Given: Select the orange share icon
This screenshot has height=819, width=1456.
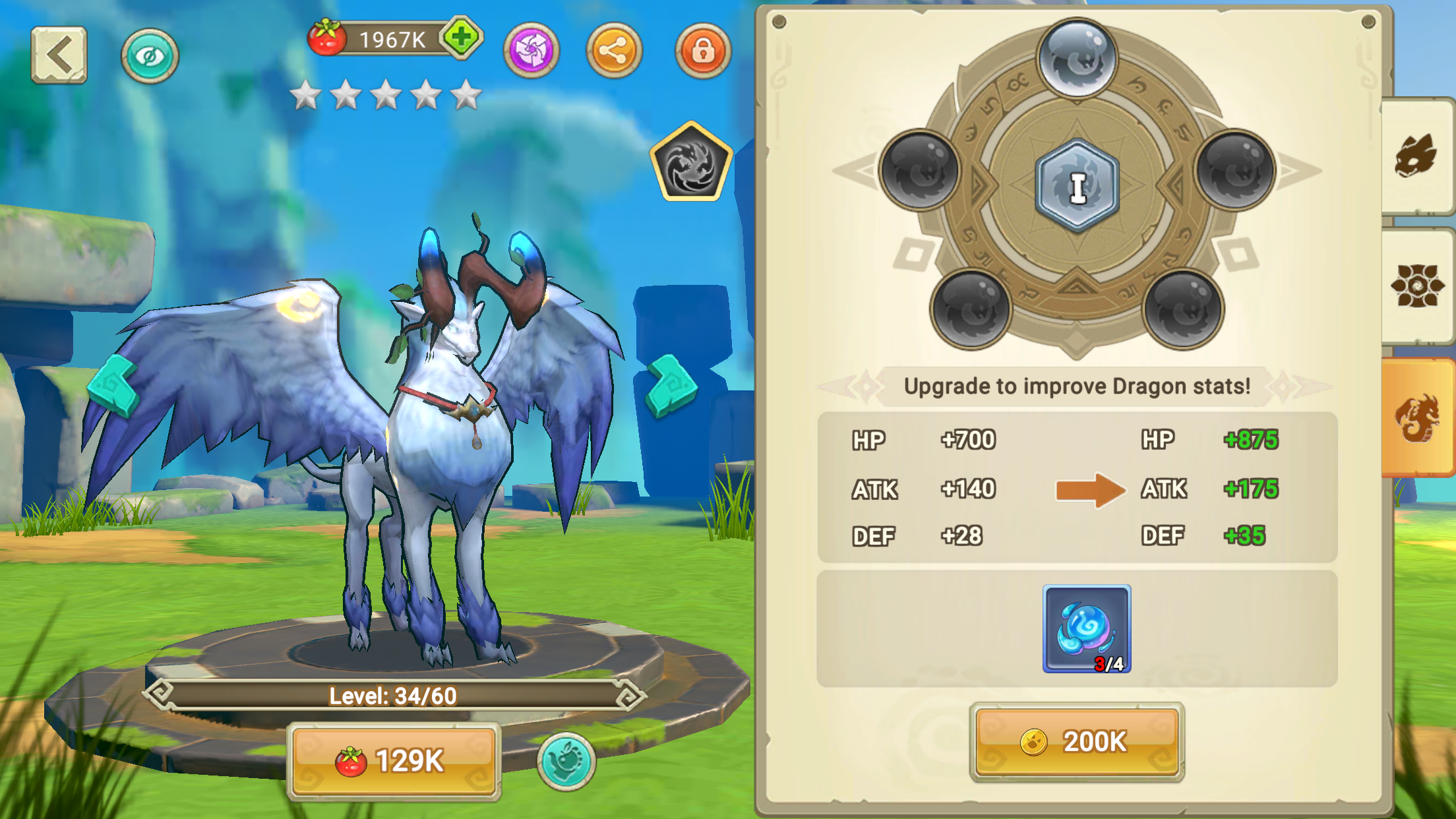Looking at the screenshot, I should pos(614,49).
